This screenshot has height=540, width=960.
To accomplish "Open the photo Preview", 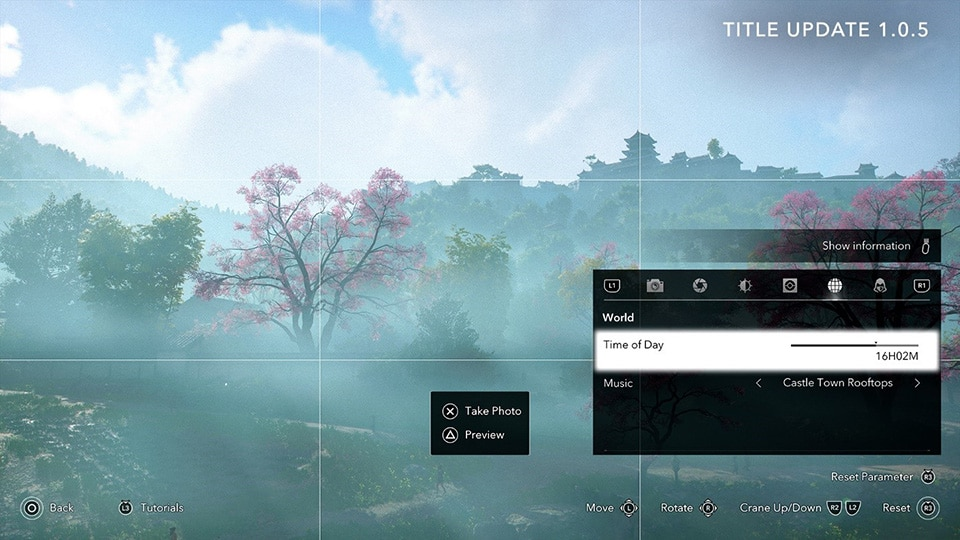I will pyautogui.click(x=474, y=435).
